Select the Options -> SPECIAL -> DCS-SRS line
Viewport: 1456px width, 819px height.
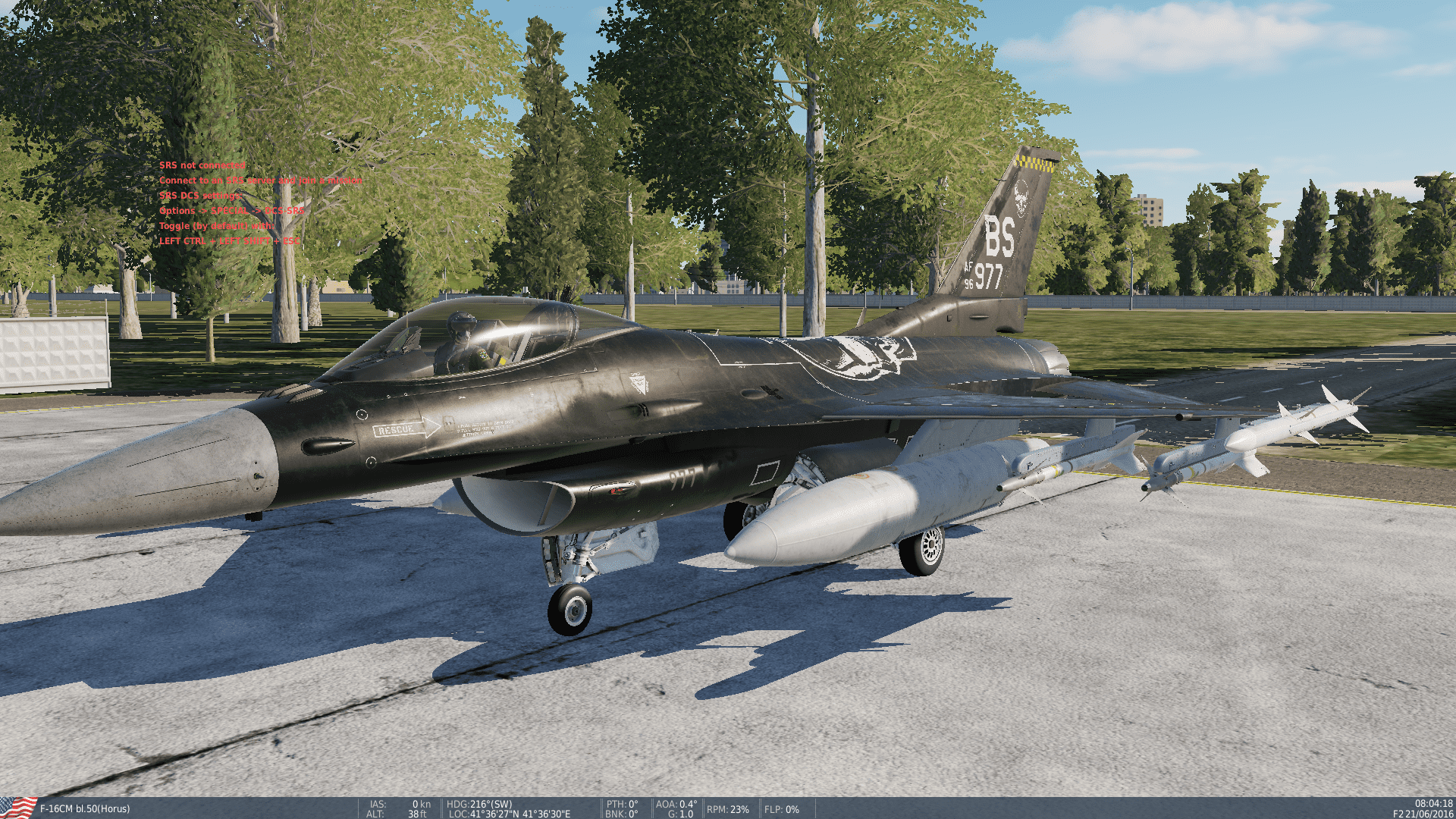point(231,212)
